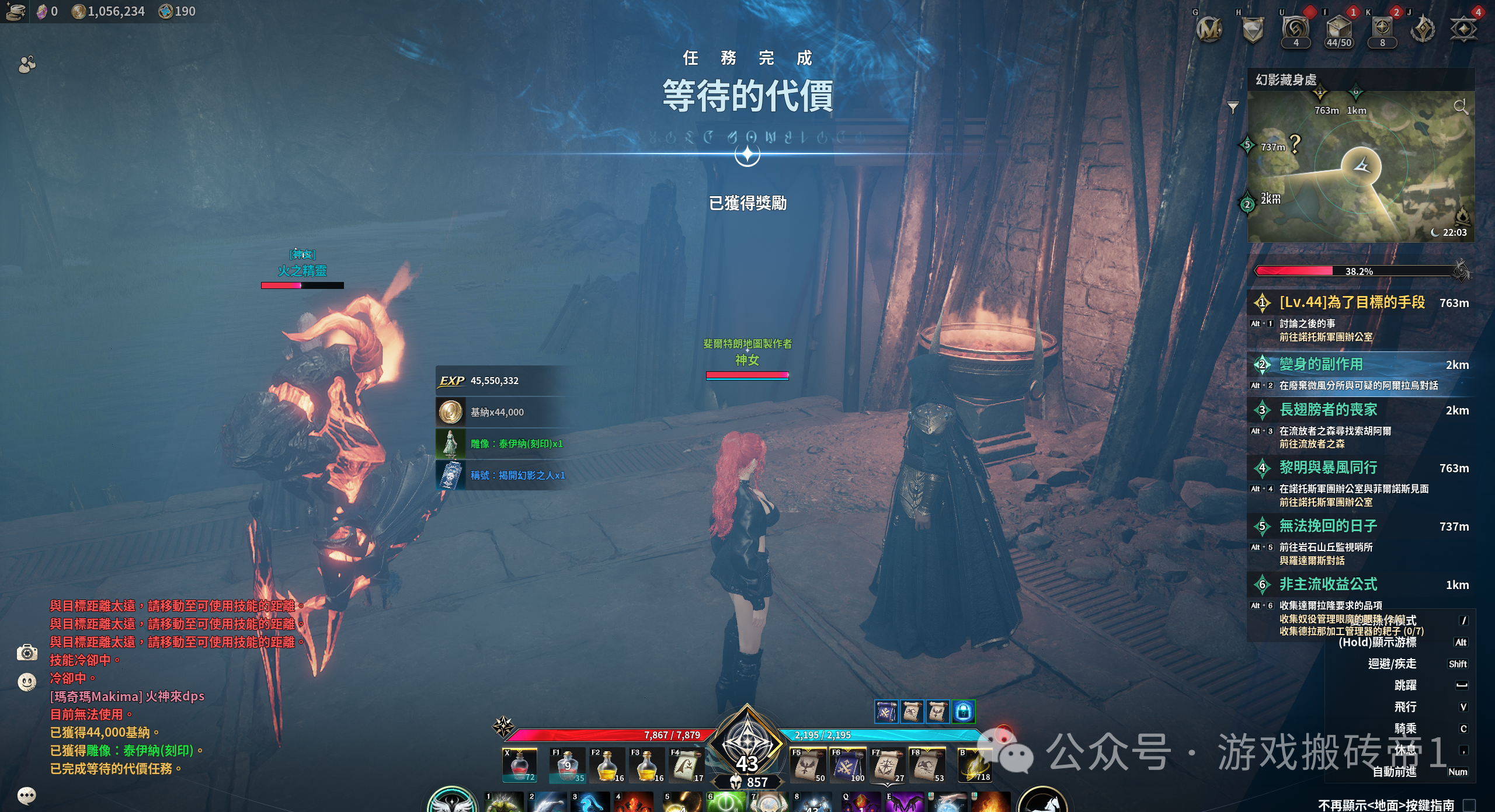Image resolution: width=1495 pixels, height=812 pixels.
Task: Open the chat speech bubble icon
Action: [27, 795]
